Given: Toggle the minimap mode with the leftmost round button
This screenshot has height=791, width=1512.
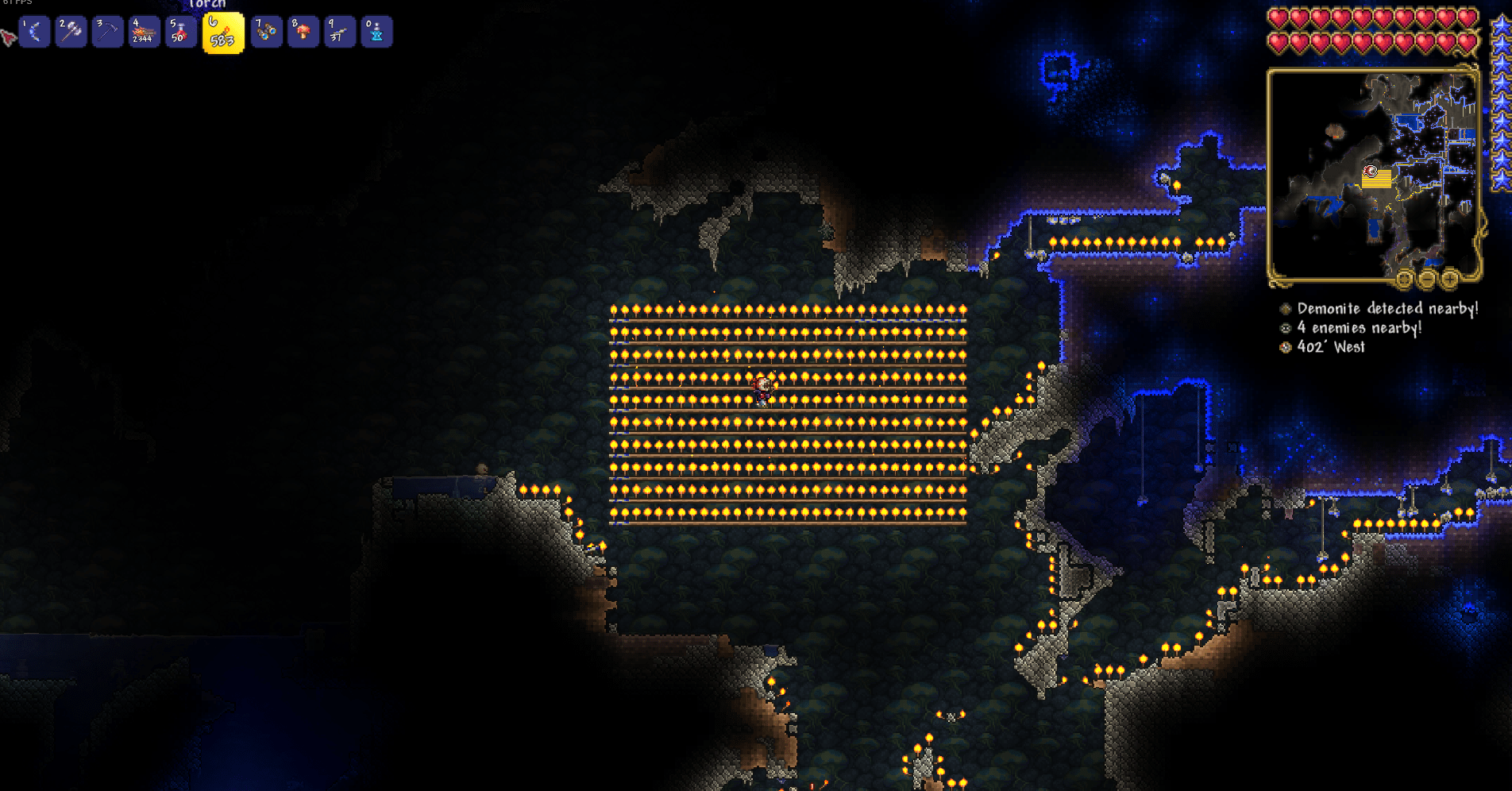Looking at the screenshot, I should pyautogui.click(x=1403, y=279).
